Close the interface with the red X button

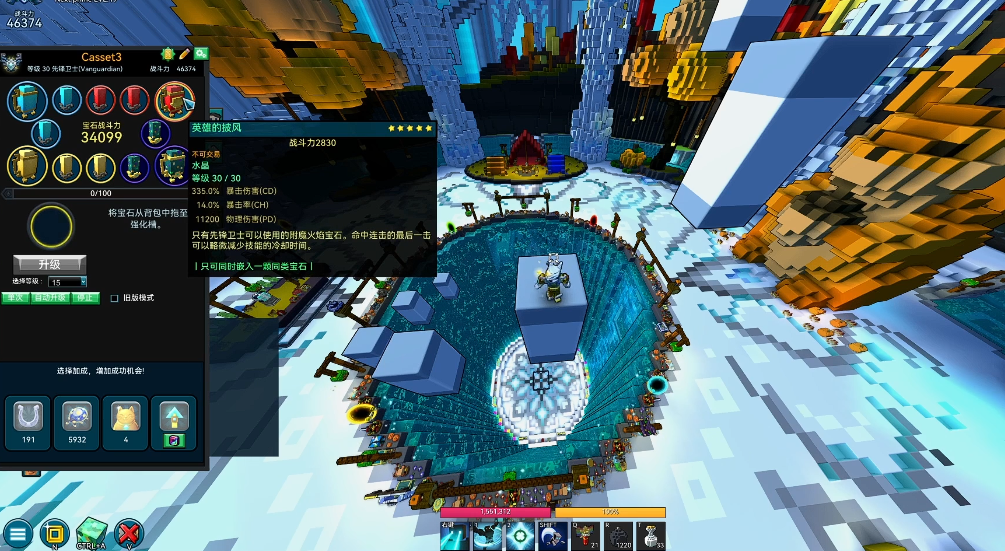pyautogui.click(x=129, y=533)
